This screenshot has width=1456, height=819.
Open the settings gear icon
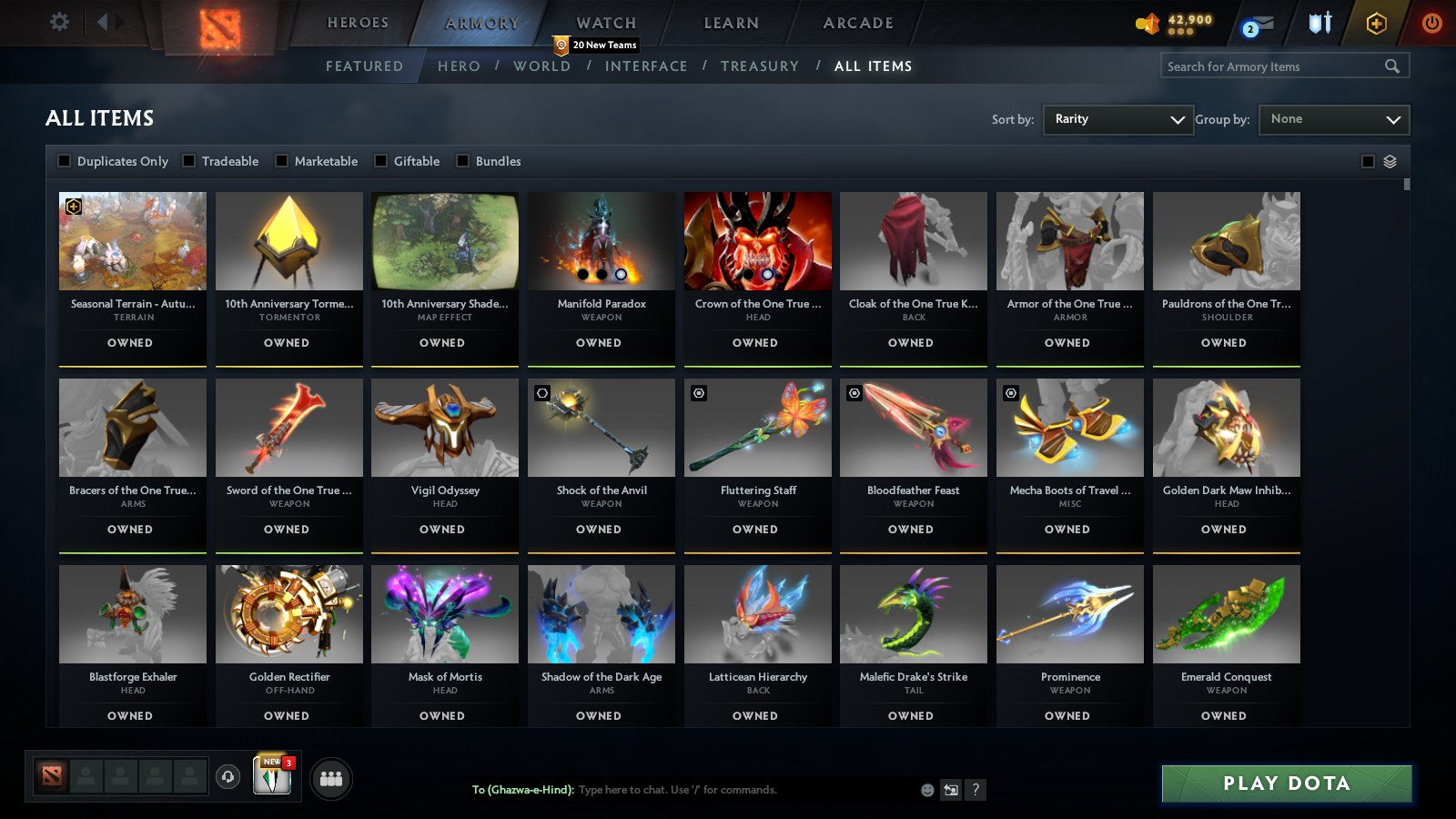pos(59,23)
